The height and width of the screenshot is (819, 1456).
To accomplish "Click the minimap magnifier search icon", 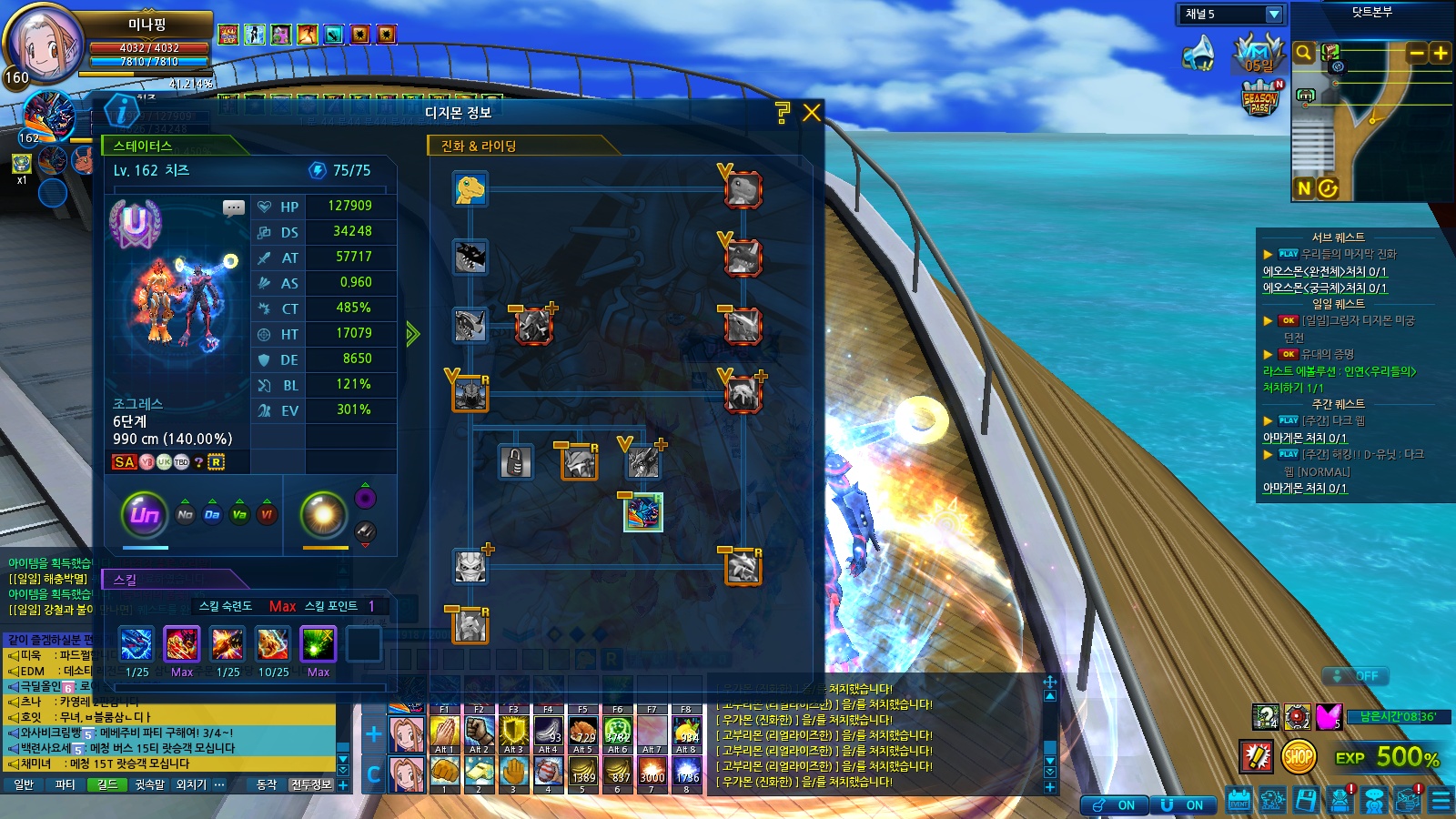I will [1303, 53].
